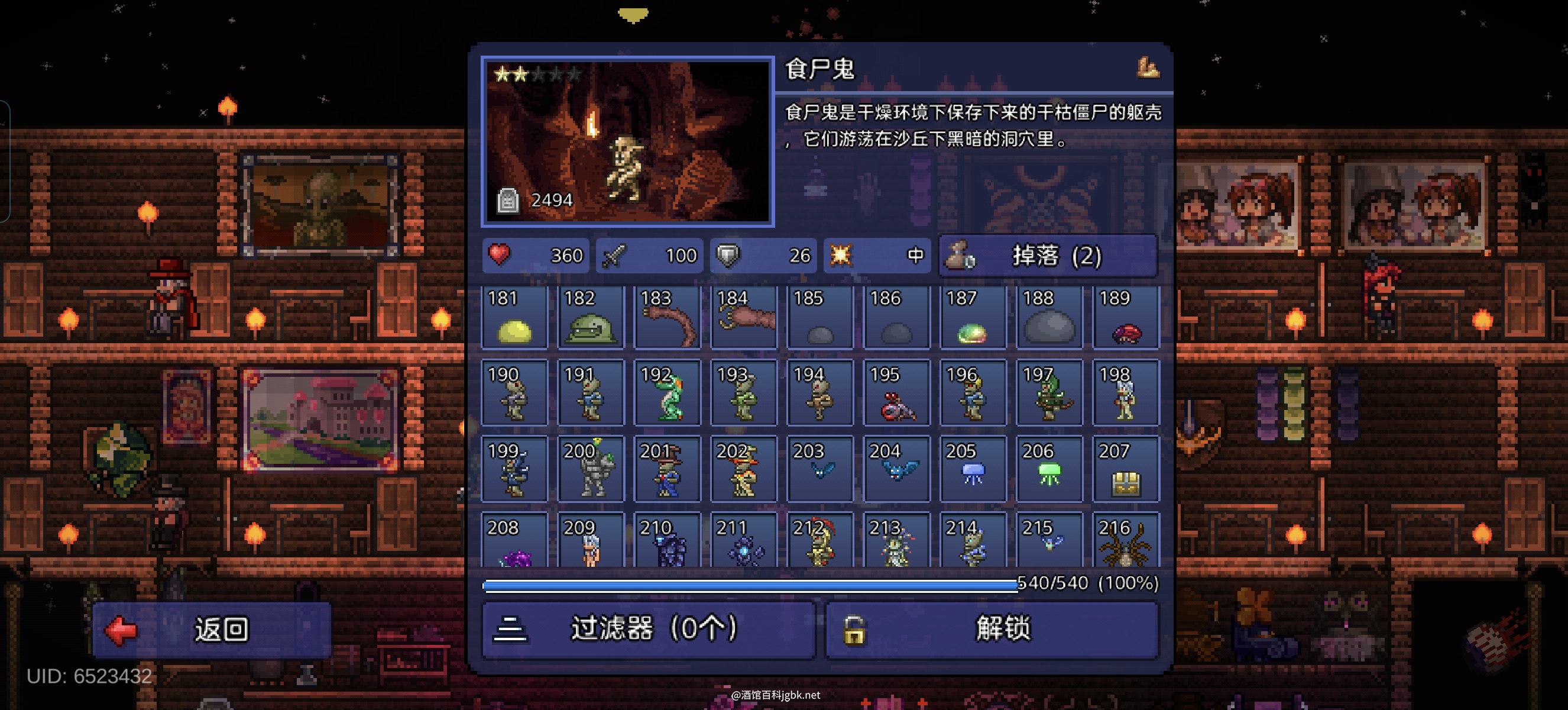The image size is (1568, 710).
Task: Open bestiary entry 188 large gray slime
Action: pyautogui.click(x=1049, y=318)
